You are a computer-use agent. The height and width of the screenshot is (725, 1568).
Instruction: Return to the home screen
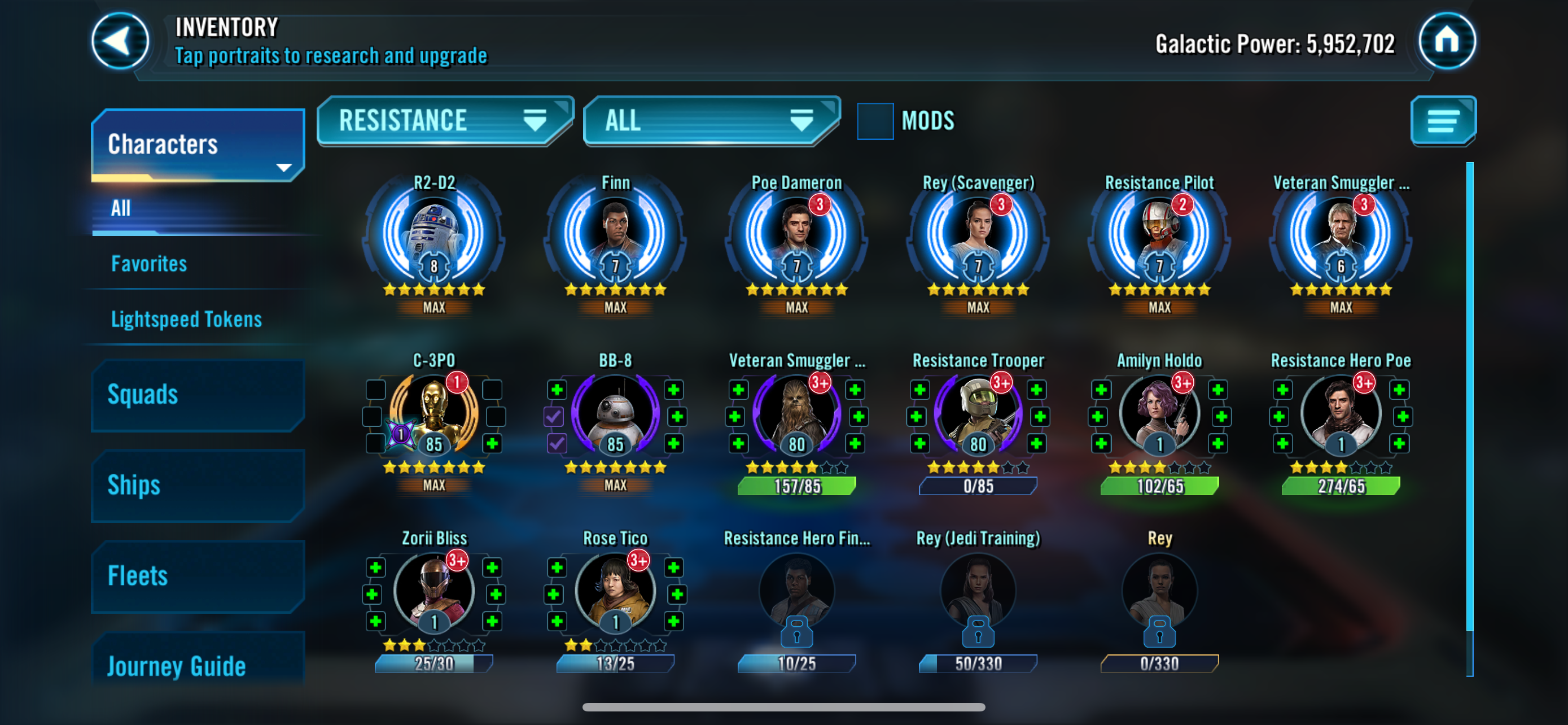coord(1446,41)
